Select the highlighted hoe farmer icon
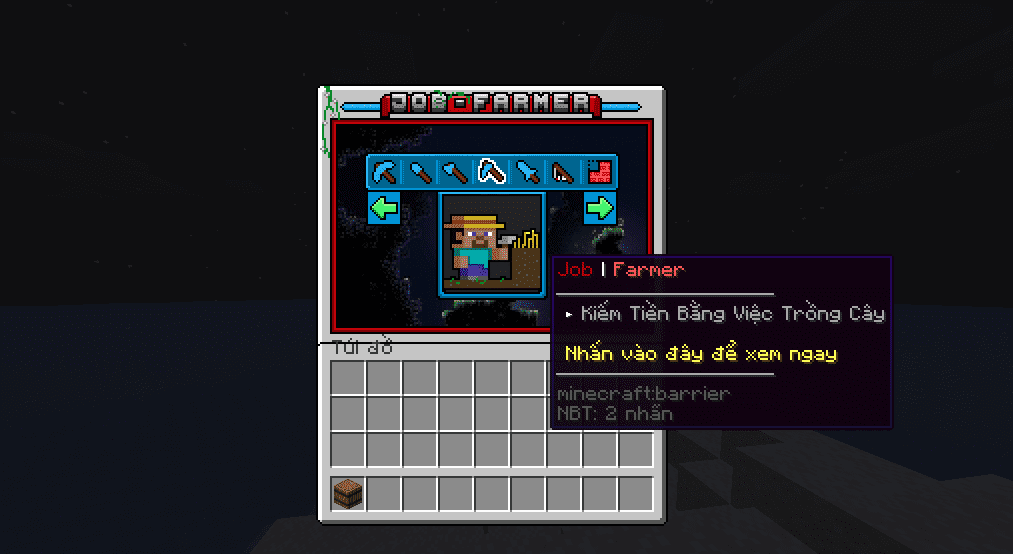This screenshot has height=554, width=1013. coord(491,173)
